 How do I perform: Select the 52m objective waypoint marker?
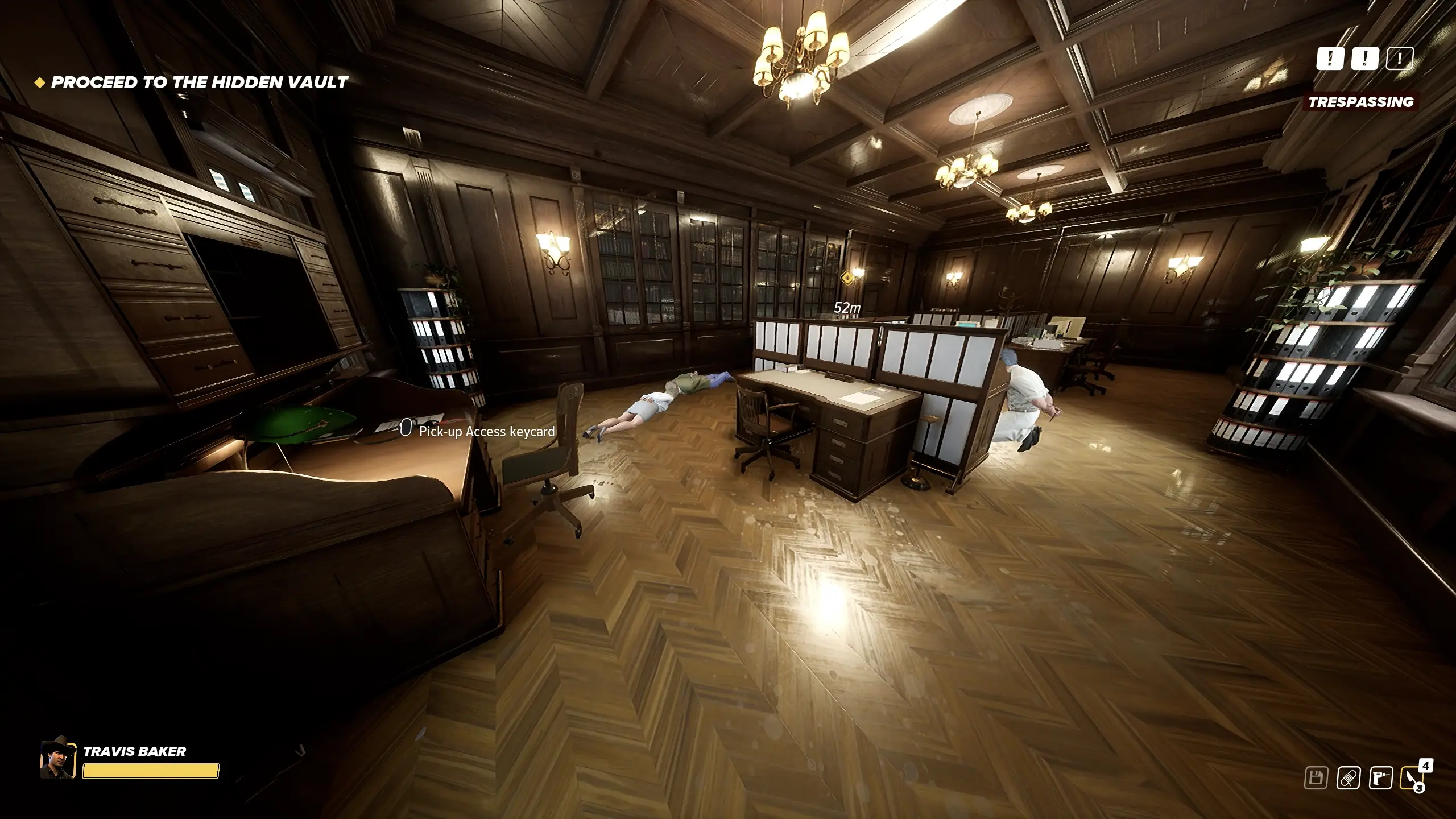pyautogui.click(x=847, y=278)
